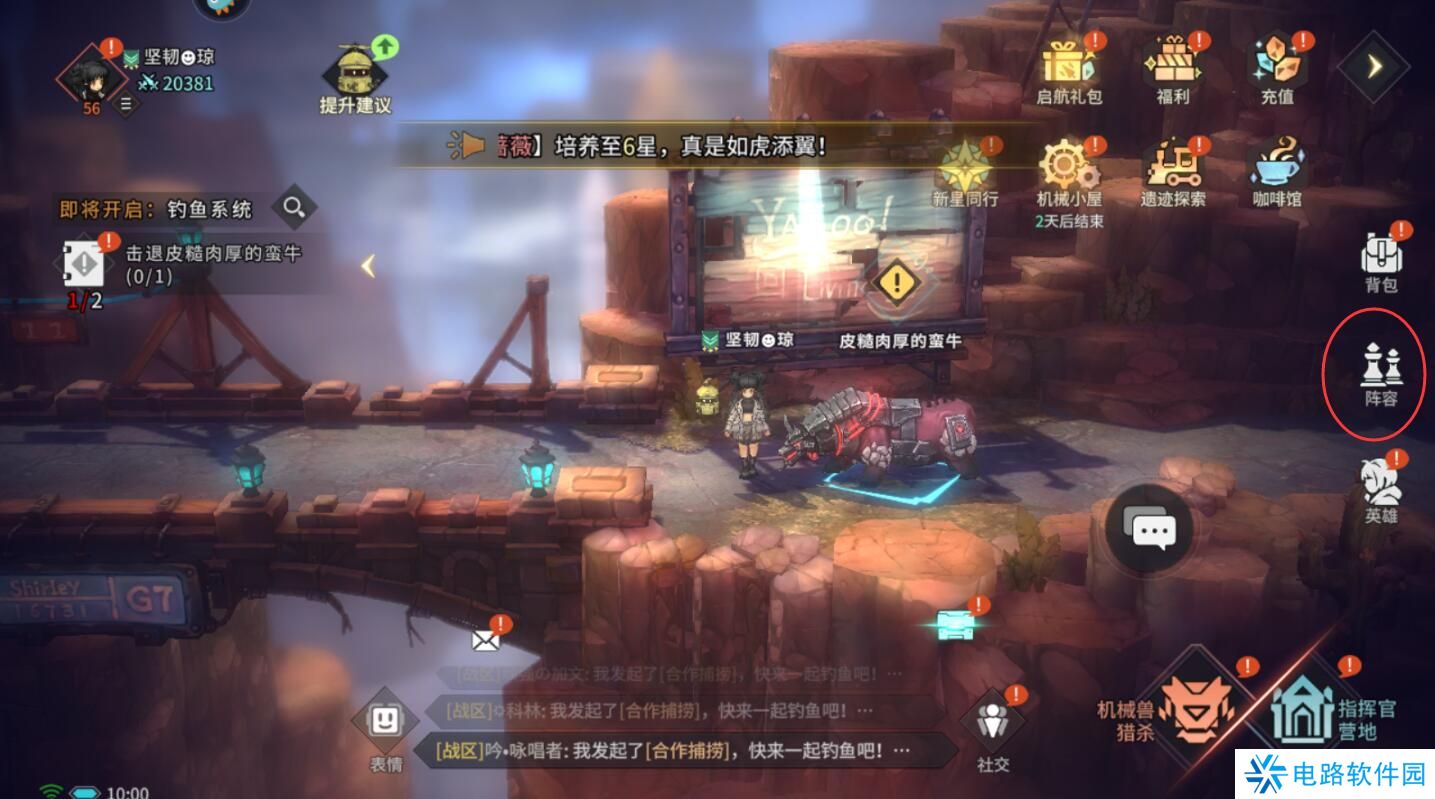This screenshot has width=1435, height=799.
Task: Open the chat bubble panel
Action: coord(1148,530)
